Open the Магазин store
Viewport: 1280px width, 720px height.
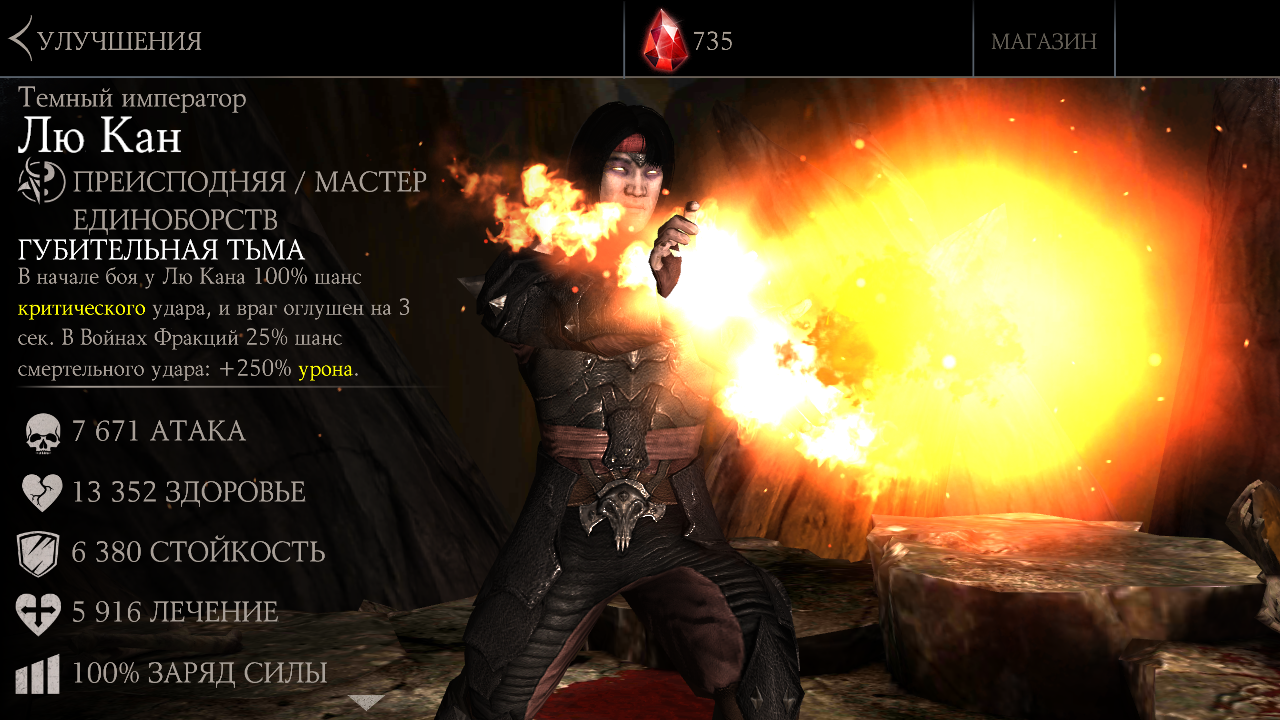pyautogui.click(x=1043, y=41)
